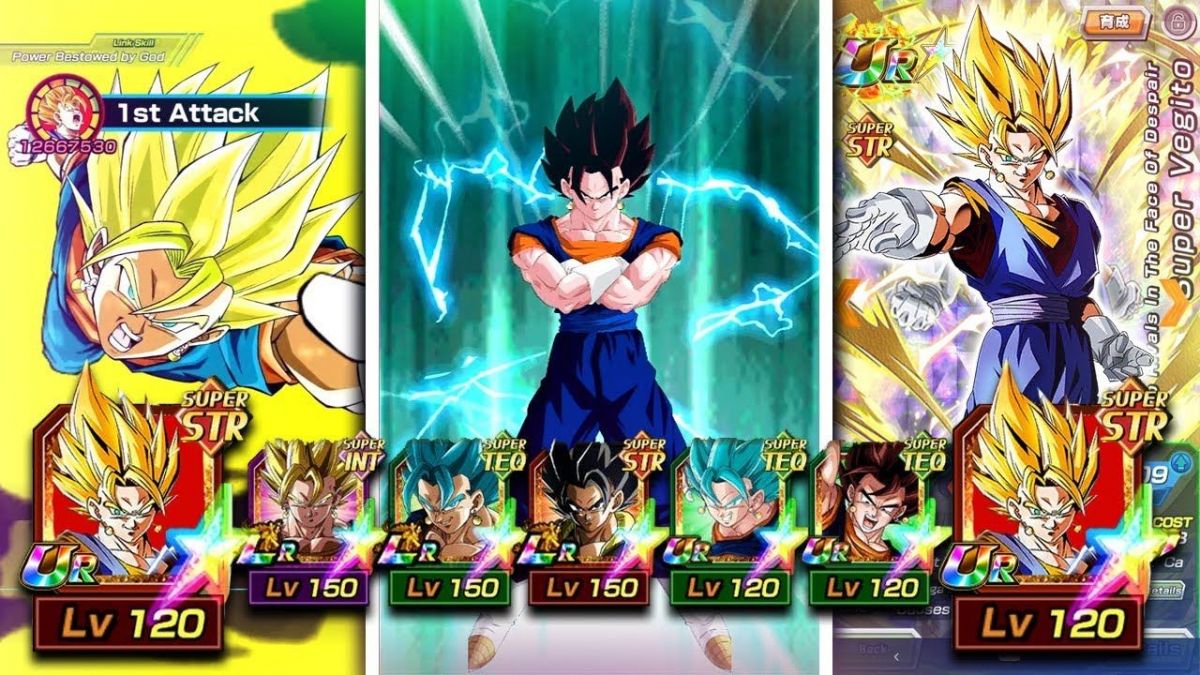Pick the black-haired Super STR Lv 150 card
Viewport: 1200px width, 675px height.
click(x=588, y=520)
